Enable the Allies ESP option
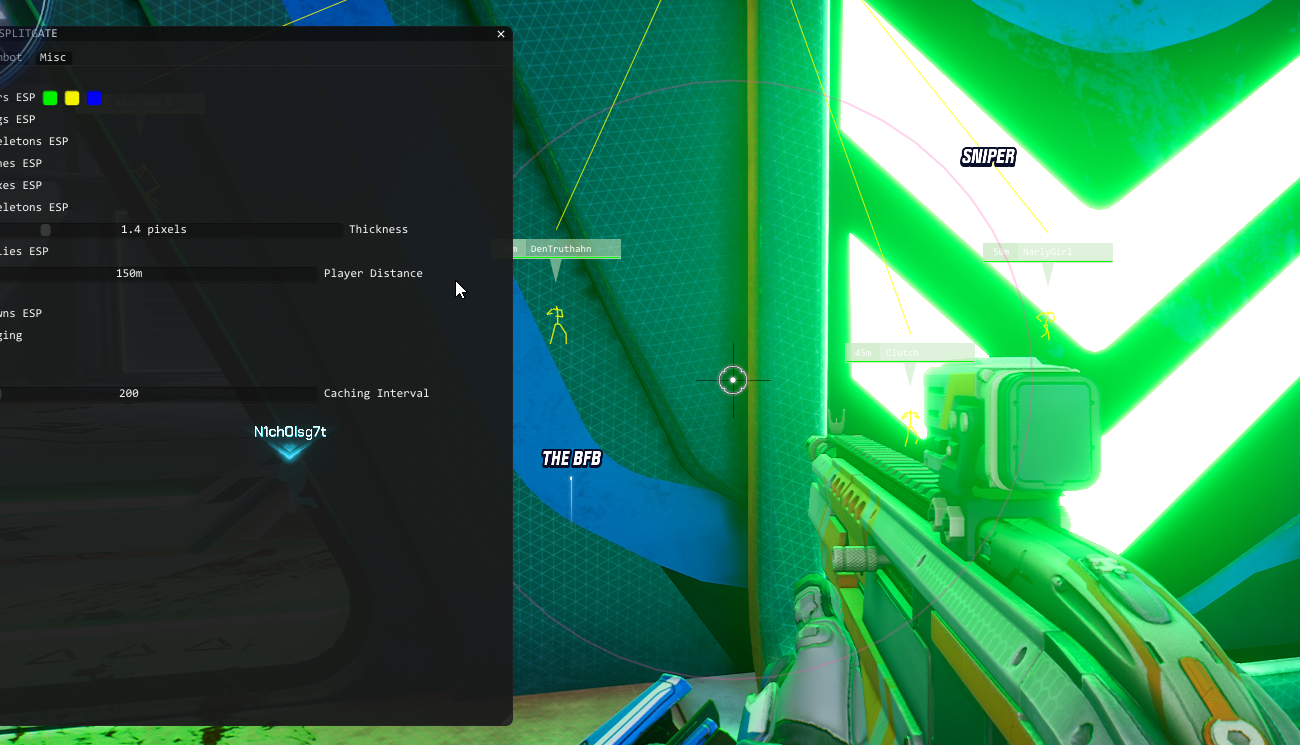 (18, 251)
